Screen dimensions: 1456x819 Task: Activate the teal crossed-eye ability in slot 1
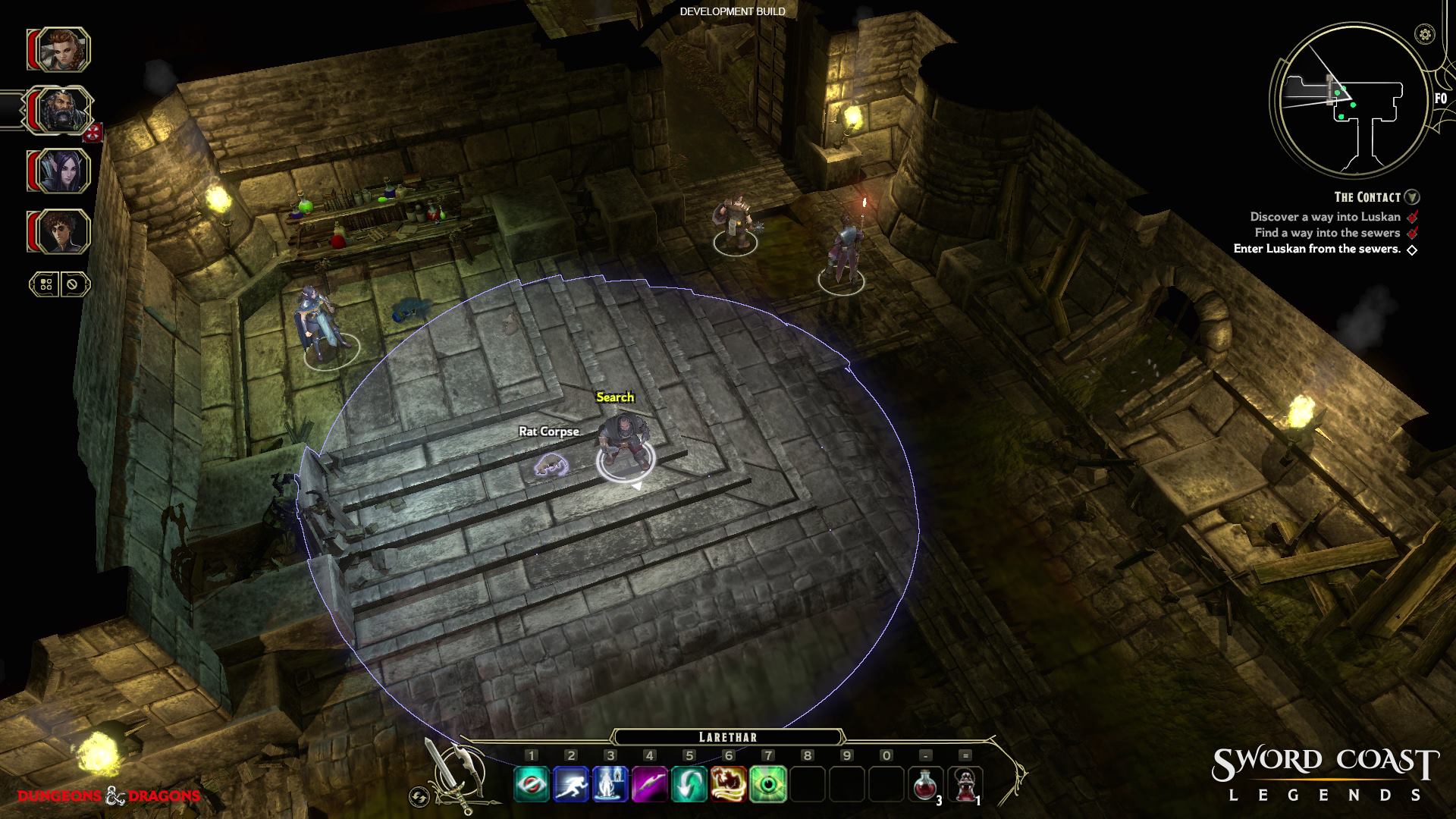[x=531, y=784]
